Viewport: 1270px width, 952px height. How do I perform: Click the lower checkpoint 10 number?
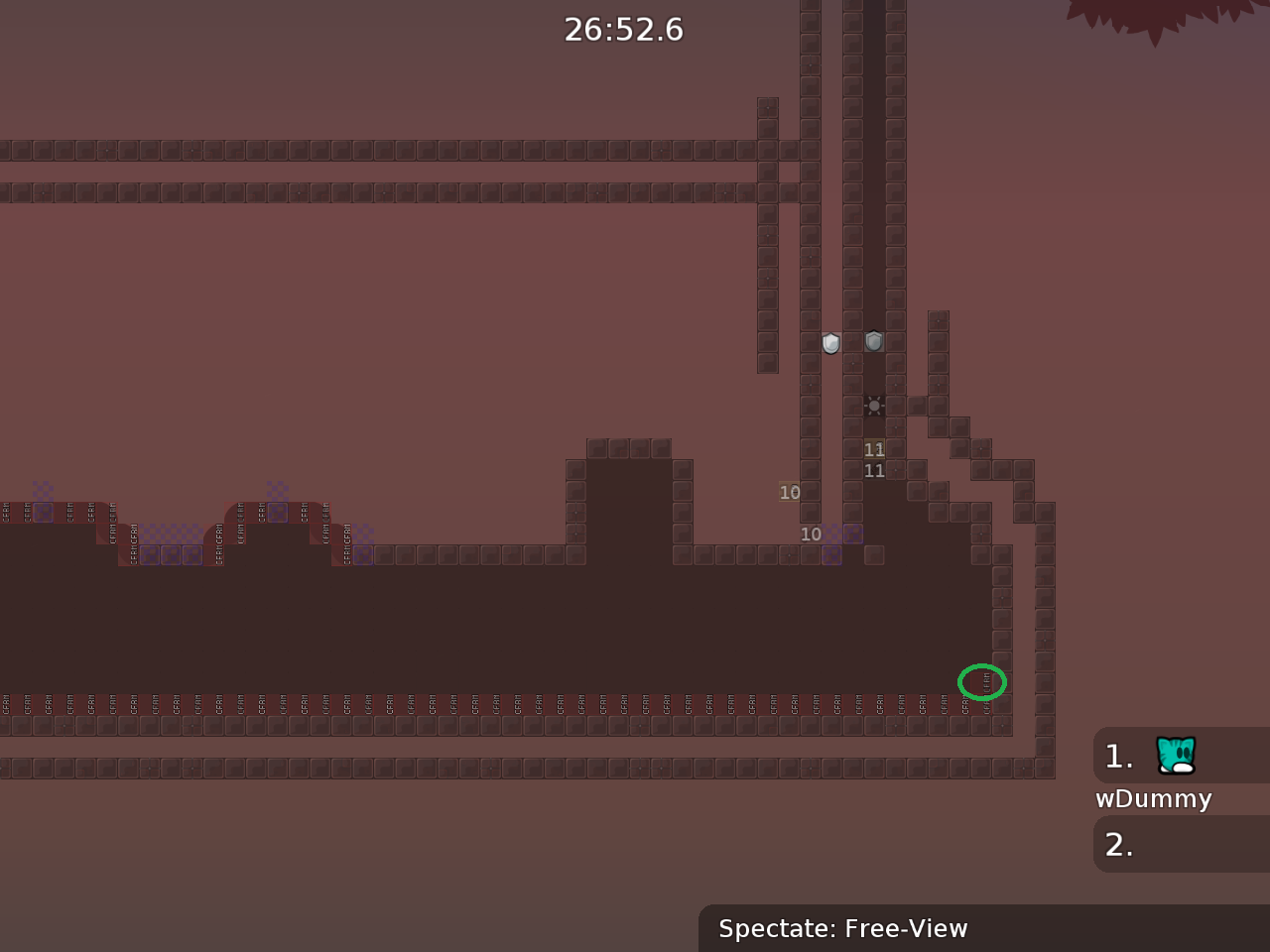click(x=812, y=534)
